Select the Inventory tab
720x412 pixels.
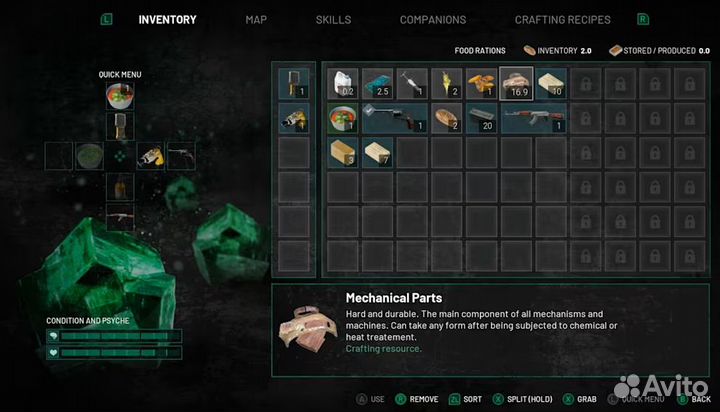[x=167, y=20]
